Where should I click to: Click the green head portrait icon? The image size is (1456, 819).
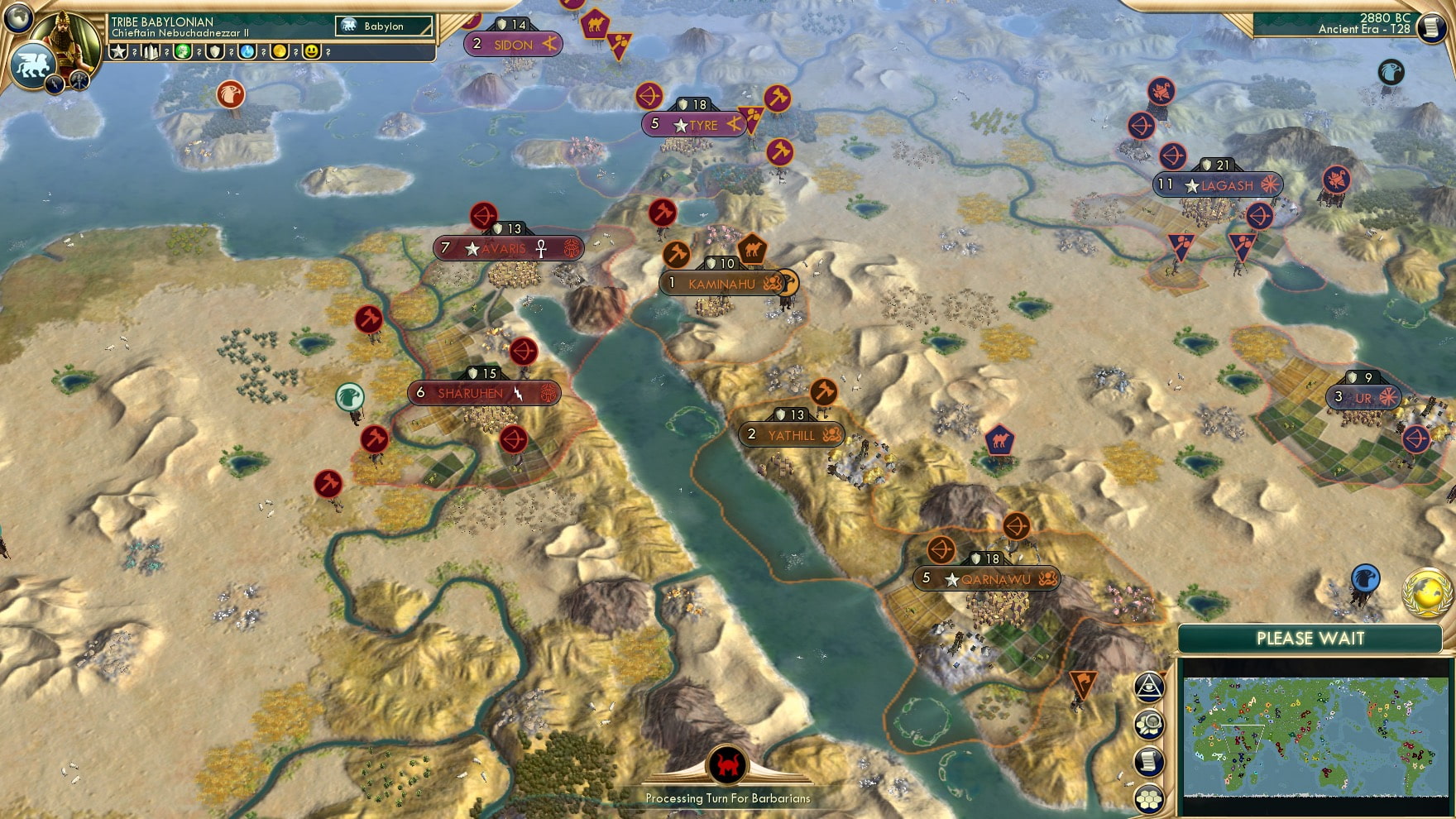(x=183, y=52)
